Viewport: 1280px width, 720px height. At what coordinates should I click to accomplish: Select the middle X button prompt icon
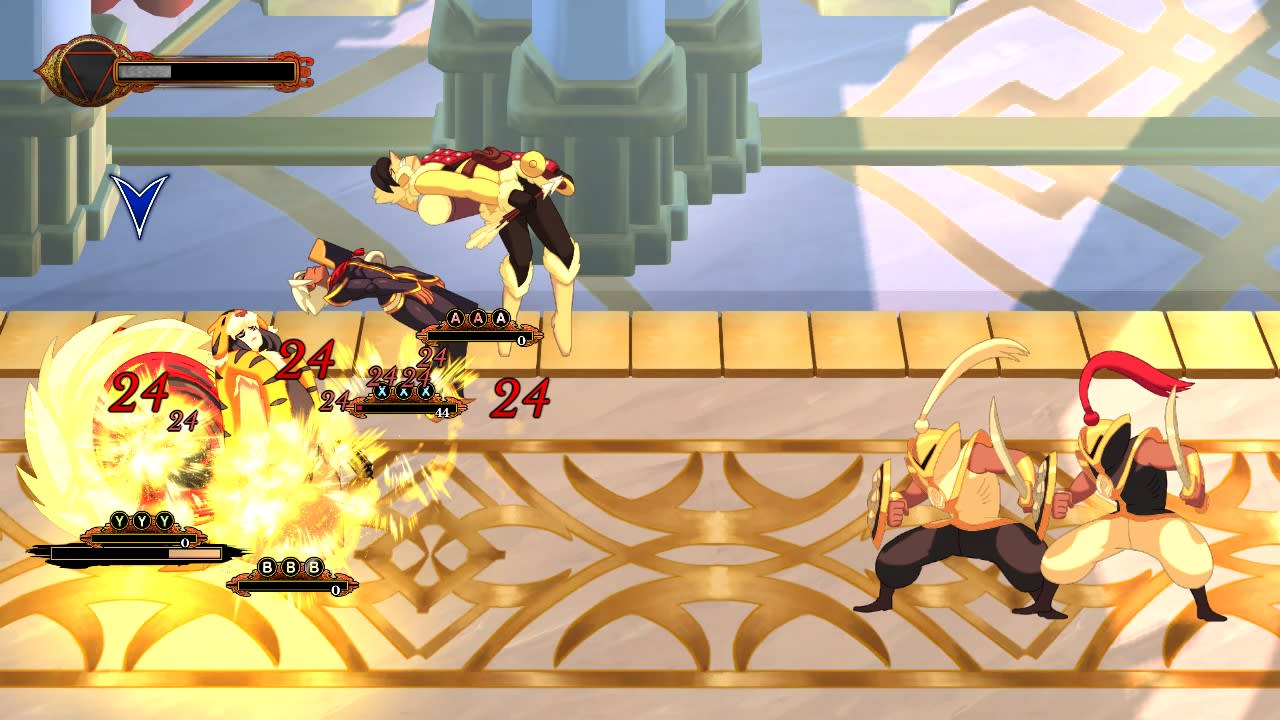pos(406,391)
